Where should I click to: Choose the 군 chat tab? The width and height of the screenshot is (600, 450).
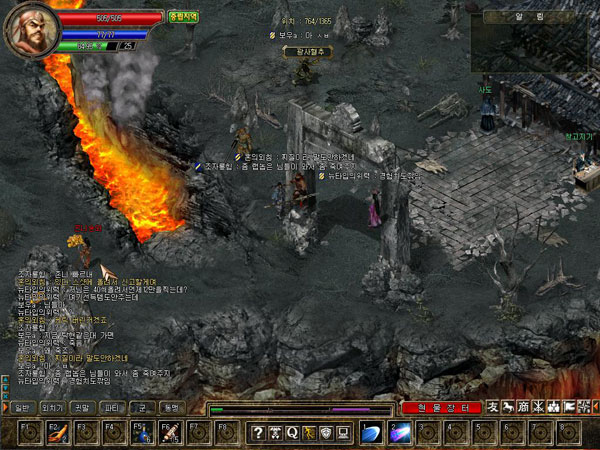point(142,408)
